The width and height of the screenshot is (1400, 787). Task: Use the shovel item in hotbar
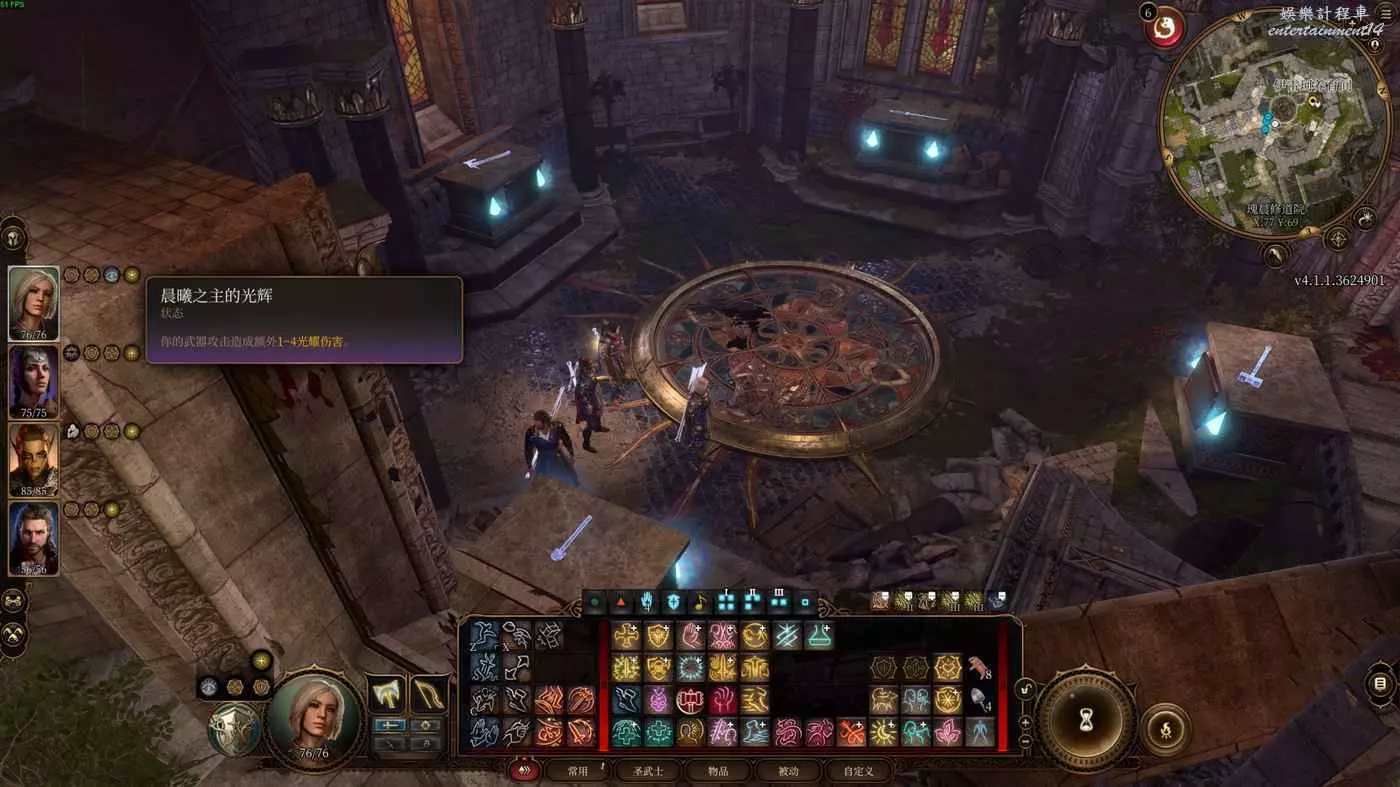[979, 699]
